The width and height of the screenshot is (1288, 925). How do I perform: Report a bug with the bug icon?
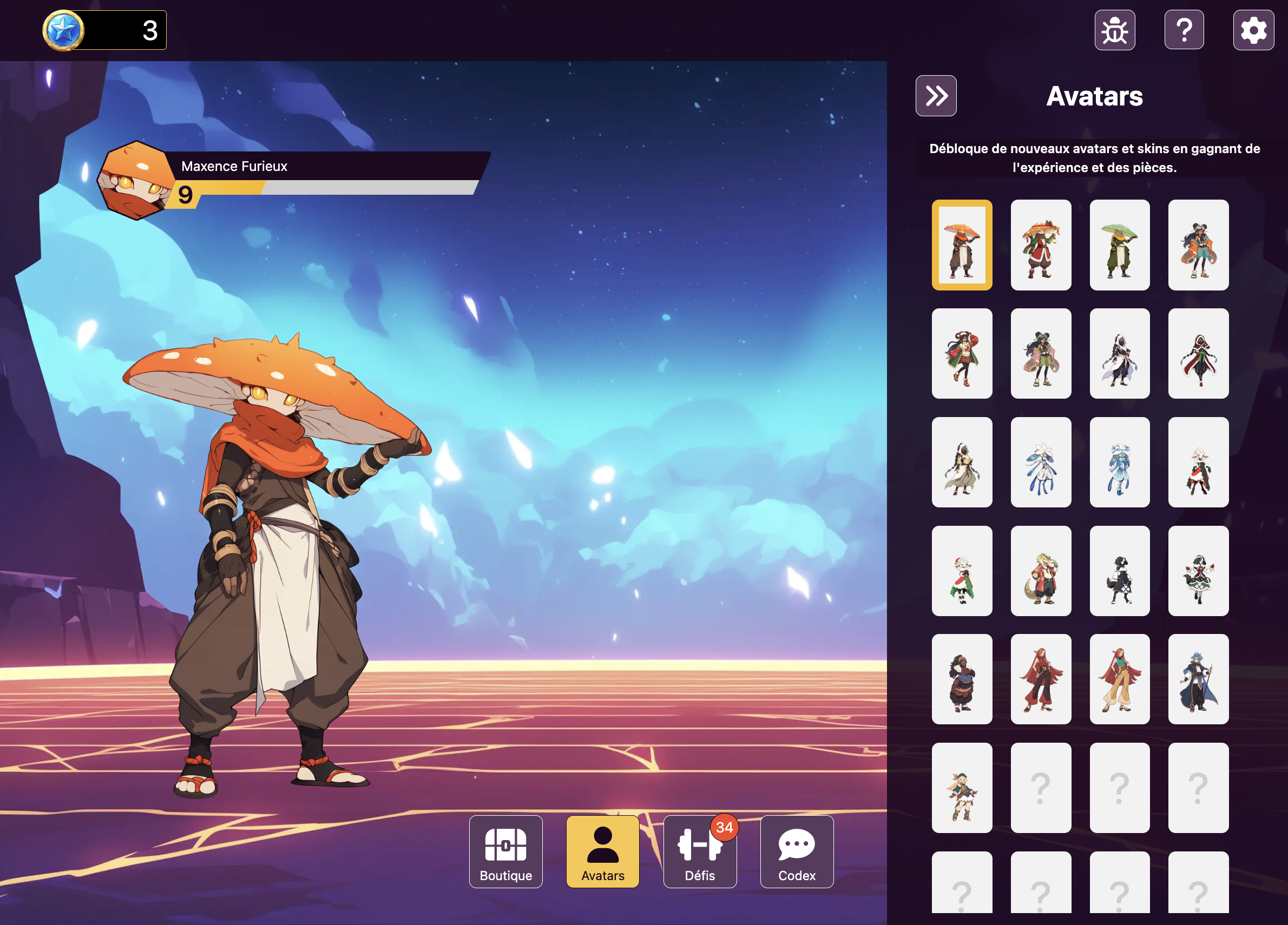click(x=1115, y=30)
